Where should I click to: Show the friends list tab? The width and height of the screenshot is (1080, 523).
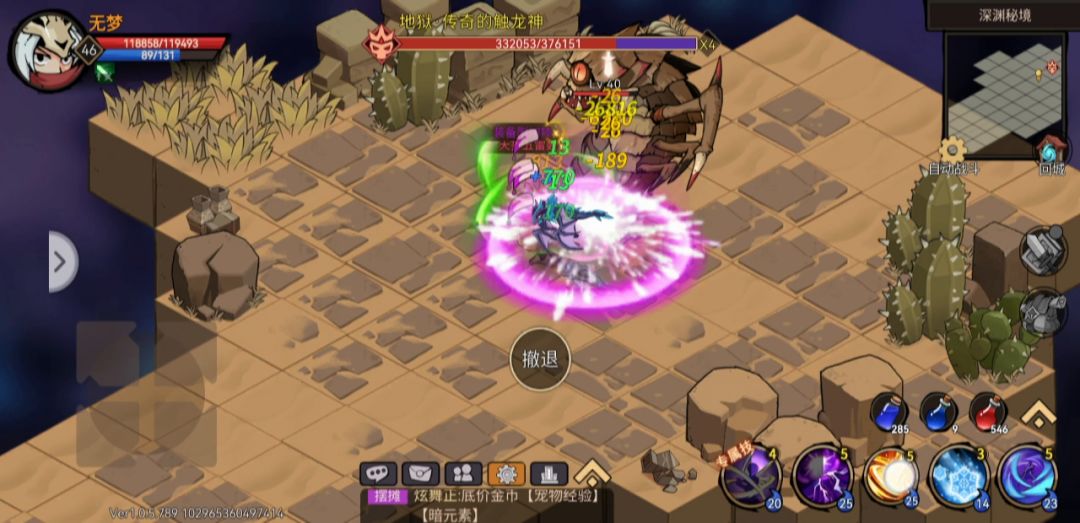pos(463,473)
